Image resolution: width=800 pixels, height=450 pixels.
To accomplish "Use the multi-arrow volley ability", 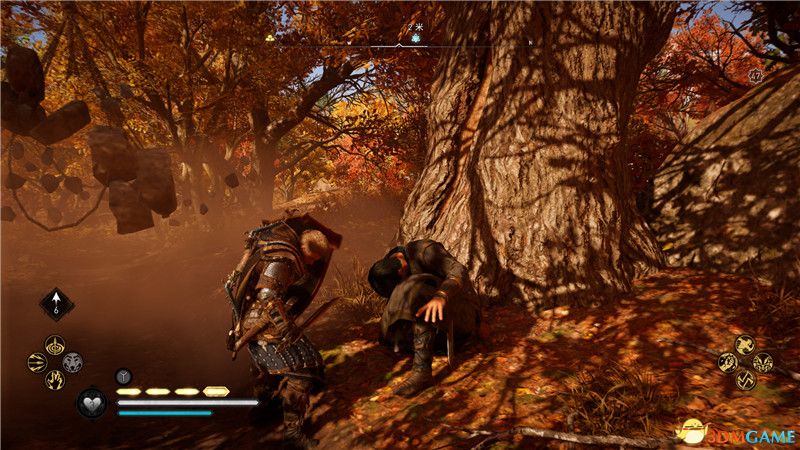I will click(x=37, y=363).
